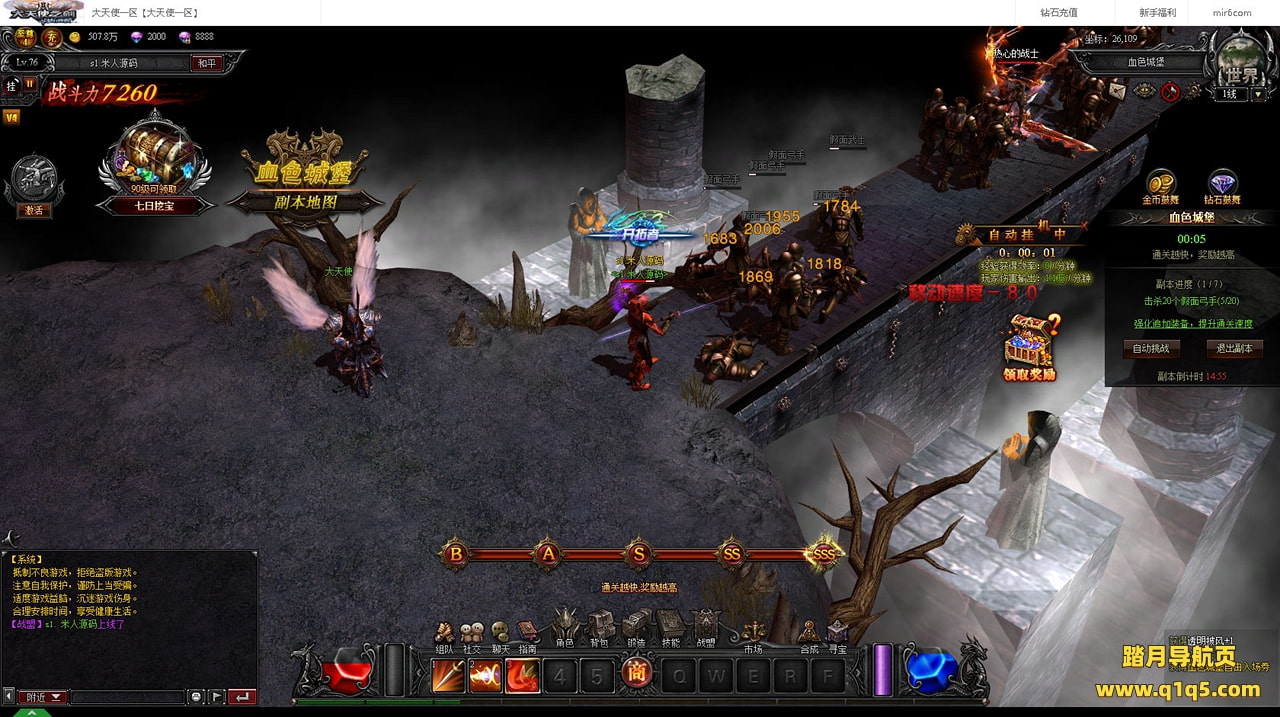Exit the dungeon with 退出副本
This screenshot has height=717, width=1280.
1234,349
